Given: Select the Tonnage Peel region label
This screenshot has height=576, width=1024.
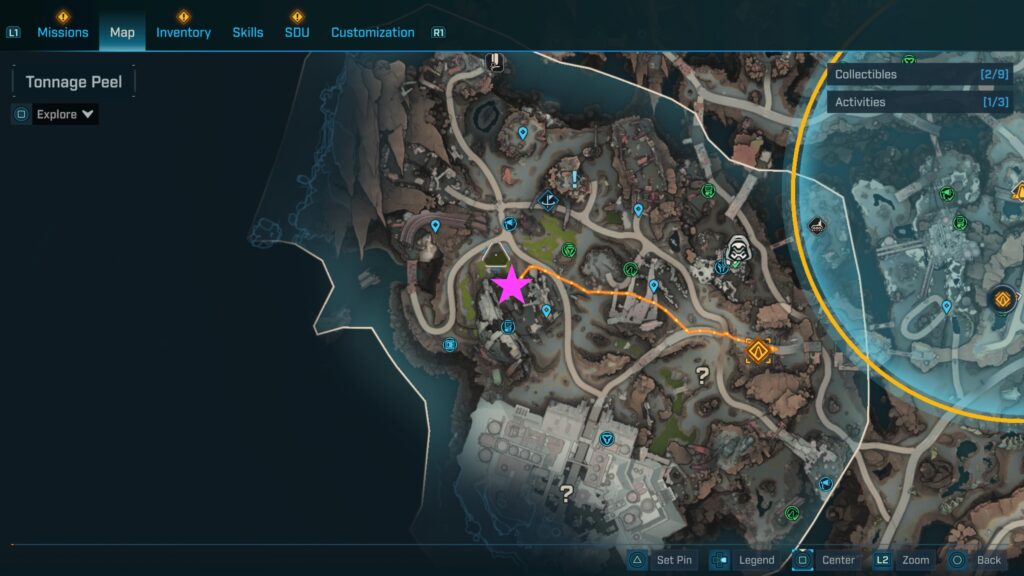Looking at the screenshot, I should (73, 82).
